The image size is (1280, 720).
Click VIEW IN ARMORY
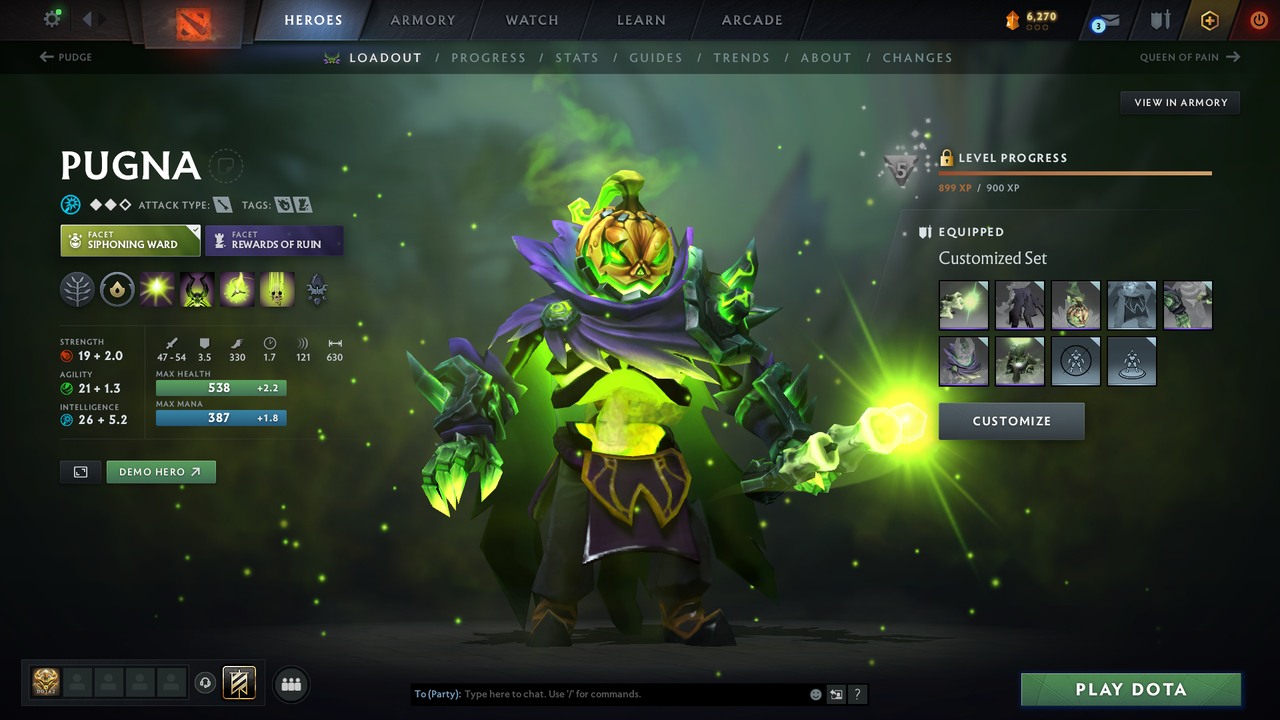[1179, 102]
